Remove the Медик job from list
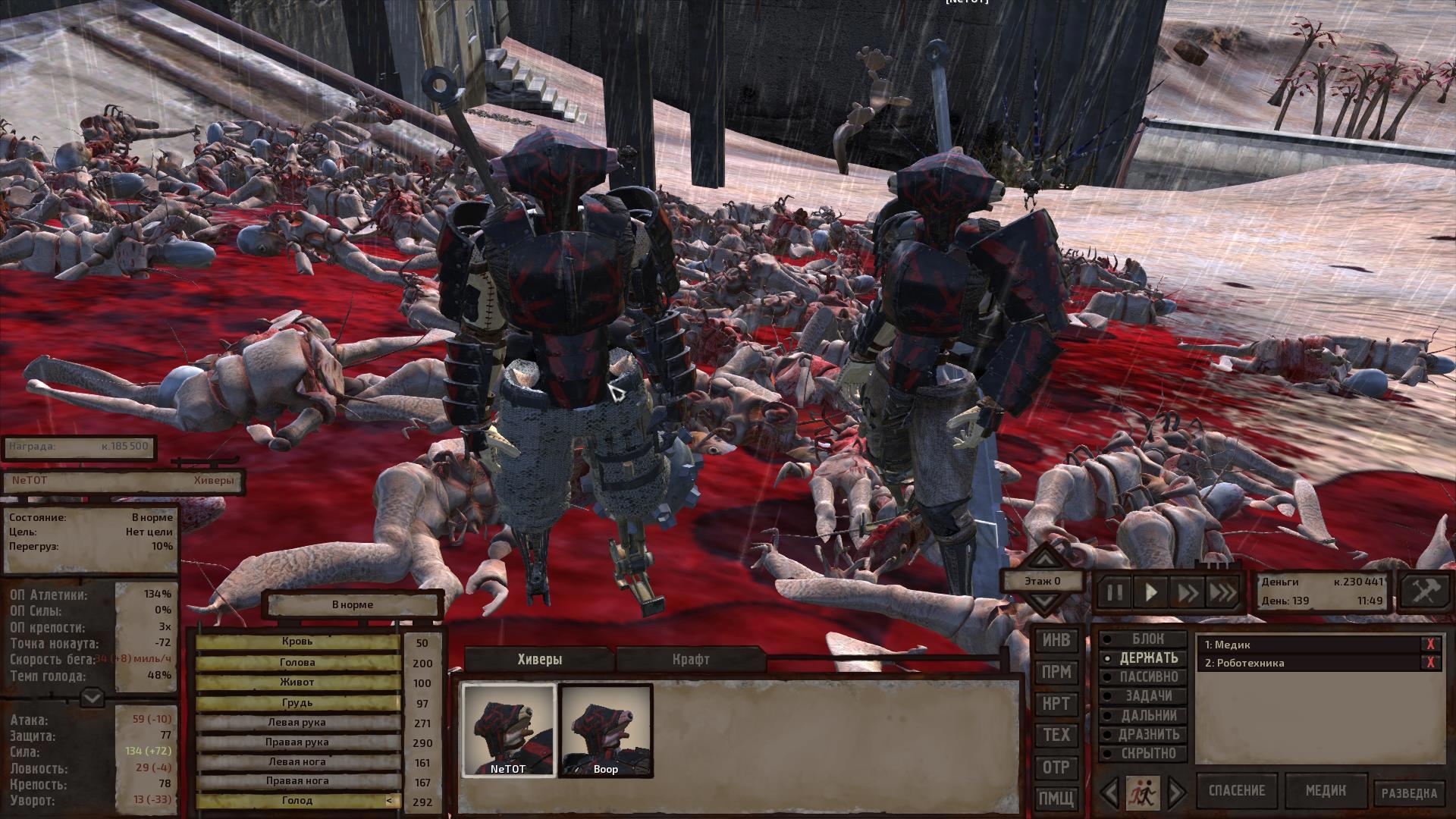This screenshot has height=819, width=1456. click(x=1430, y=645)
